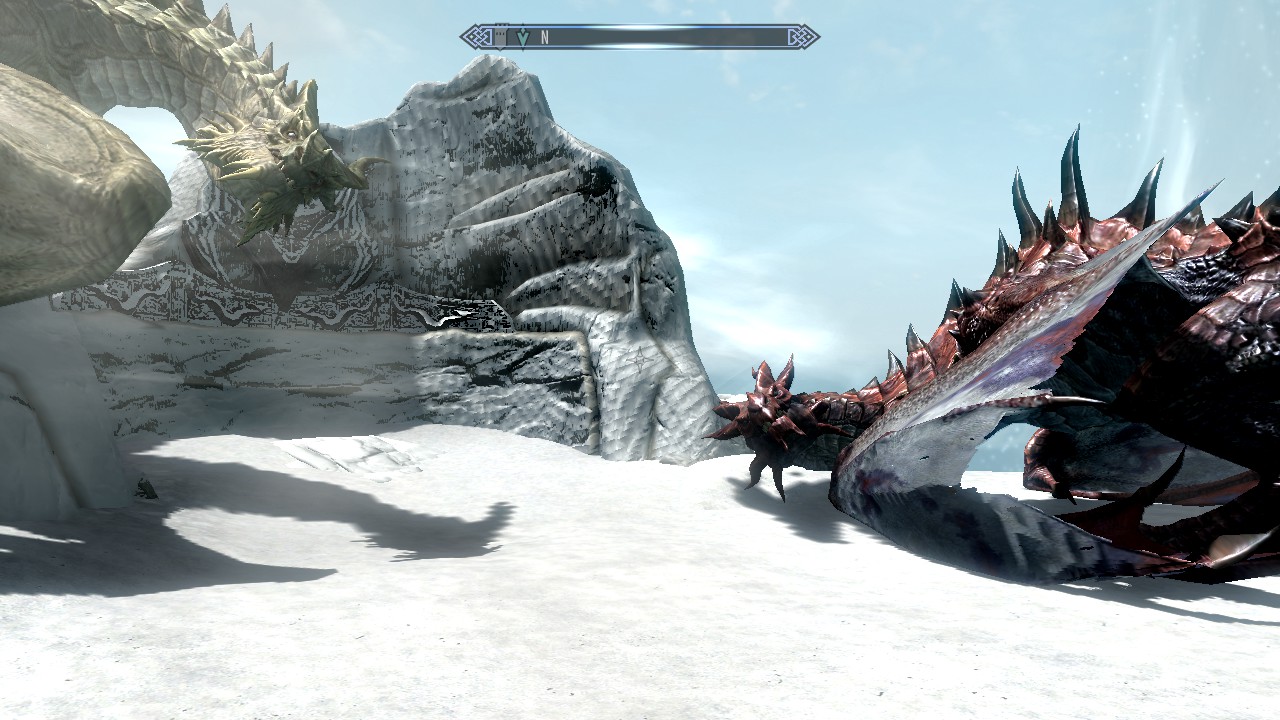Click the North N indicator on the compass
This screenshot has width=1280, height=720.
point(545,38)
